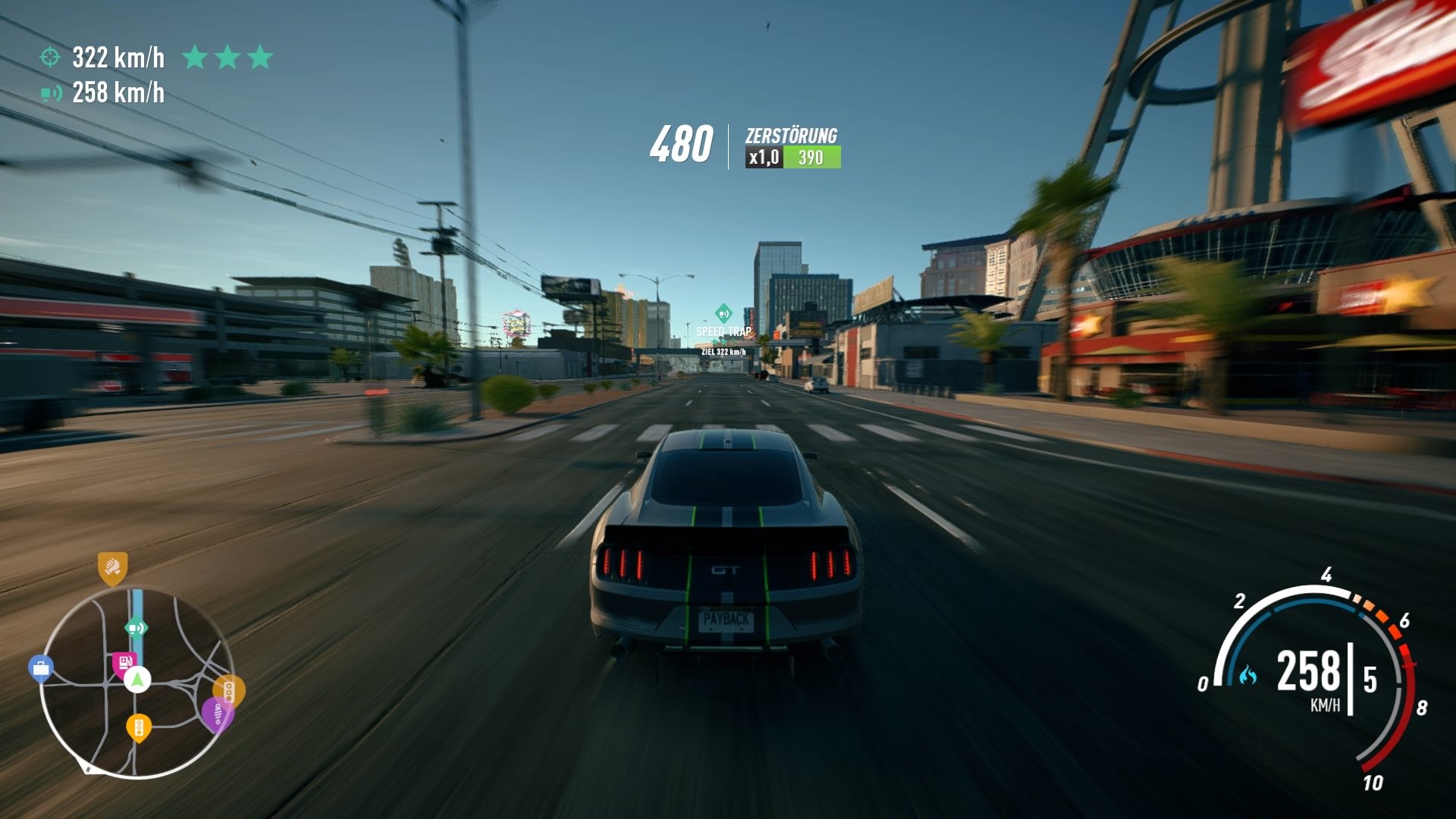Click the purple drift event marker on minimap
1456x819 pixels.
click(x=218, y=714)
